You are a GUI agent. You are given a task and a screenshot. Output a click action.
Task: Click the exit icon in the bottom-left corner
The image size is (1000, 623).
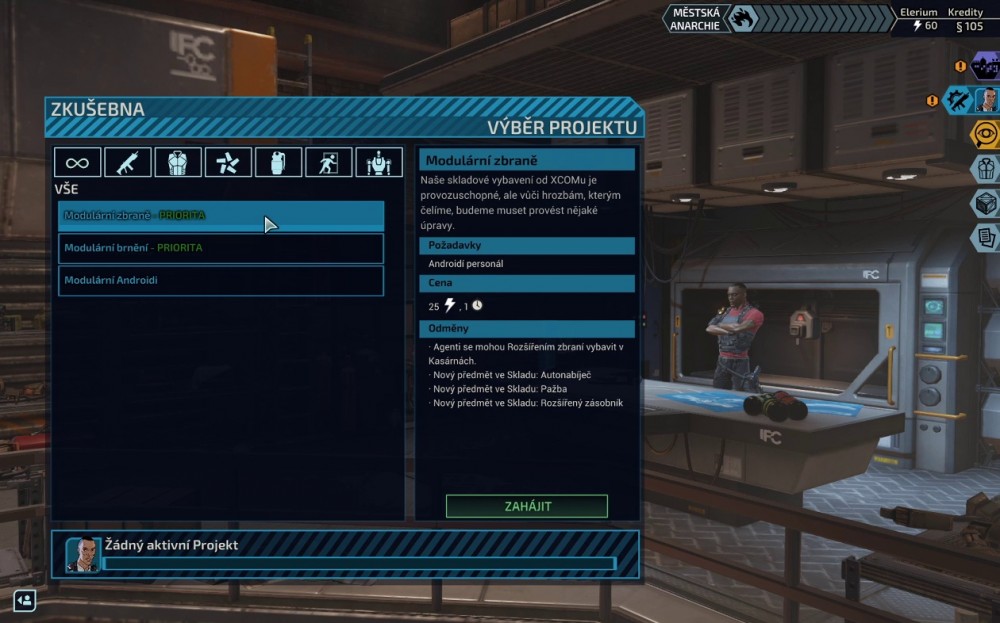24,599
